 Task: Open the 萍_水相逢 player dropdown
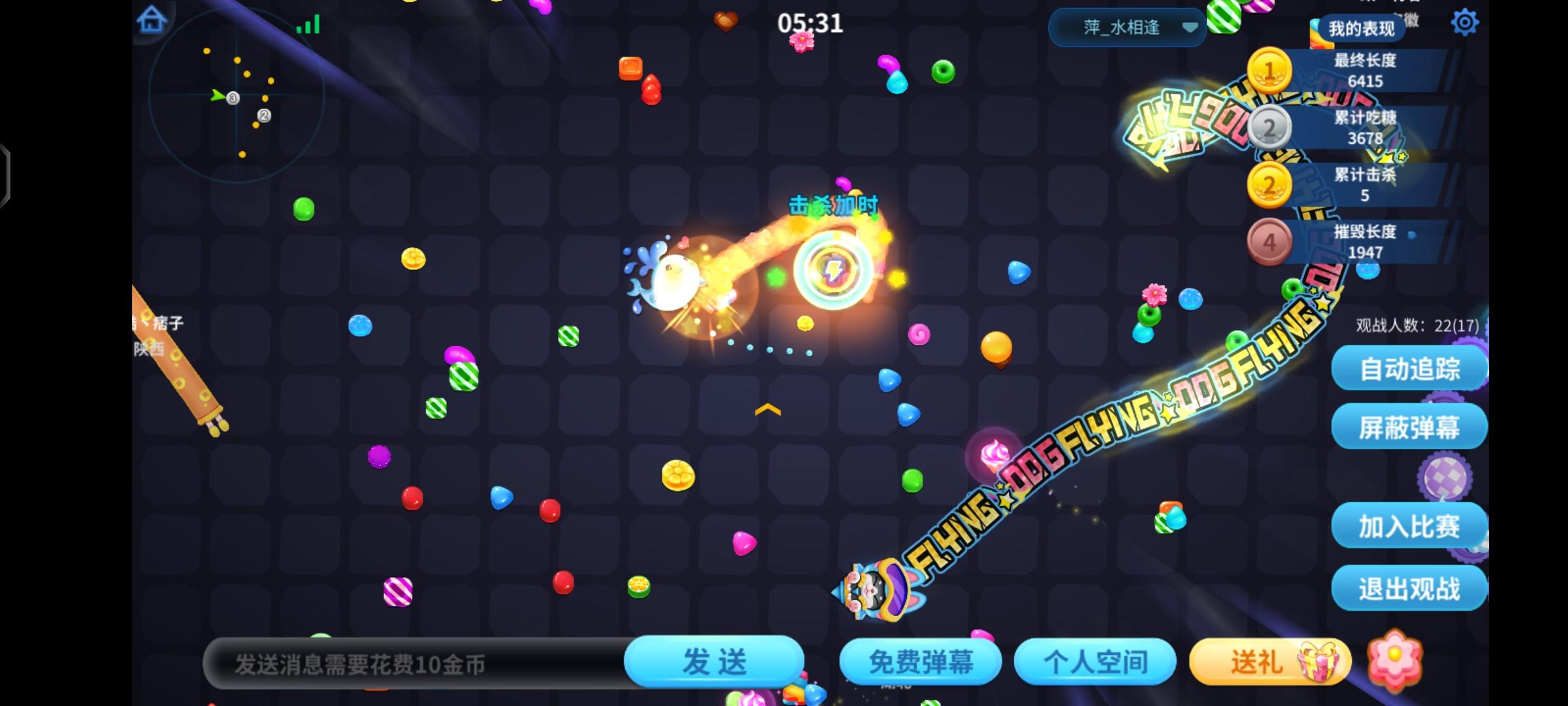(1127, 27)
